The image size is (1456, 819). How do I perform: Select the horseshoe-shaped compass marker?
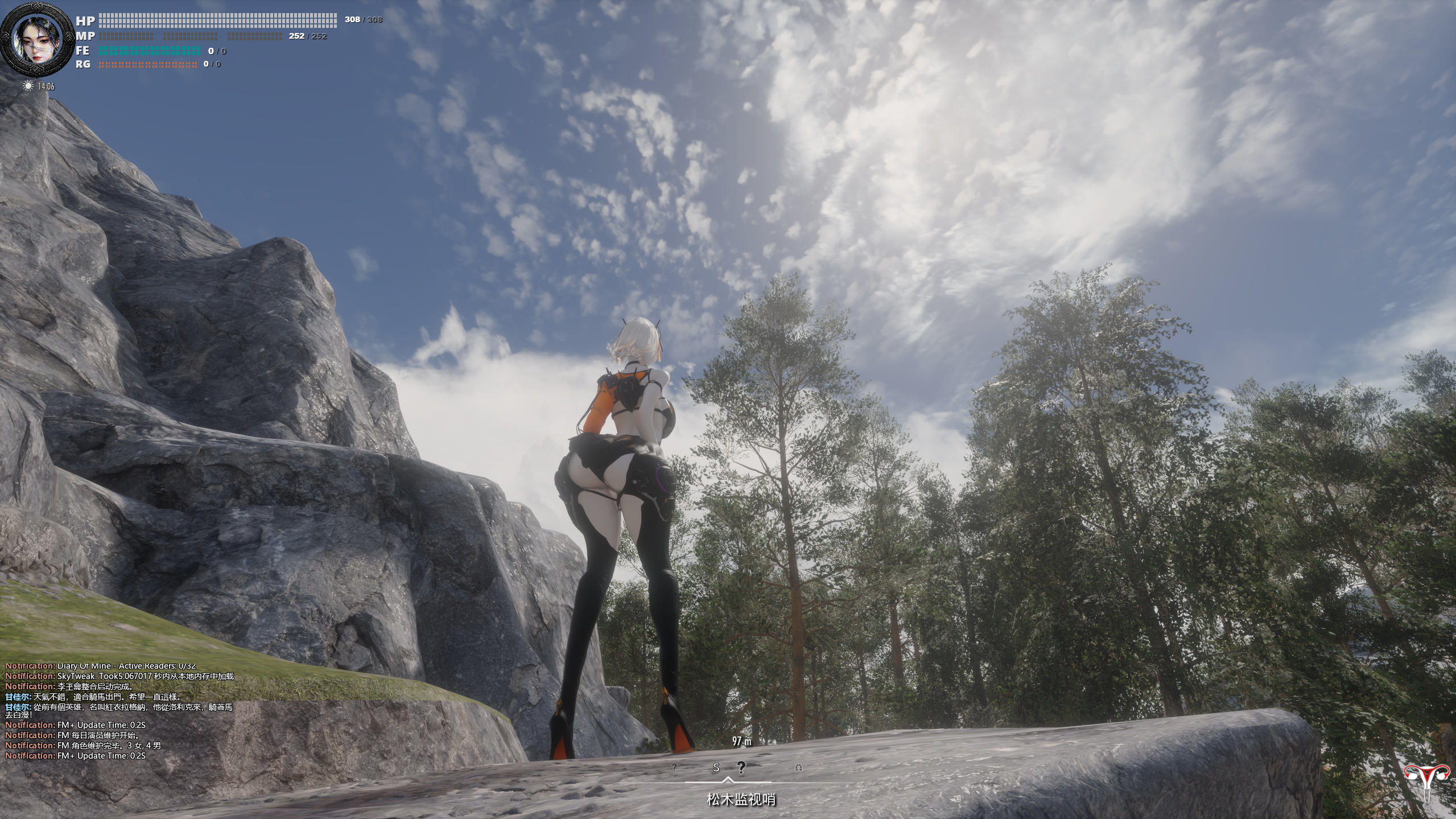click(x=798, y=767)
